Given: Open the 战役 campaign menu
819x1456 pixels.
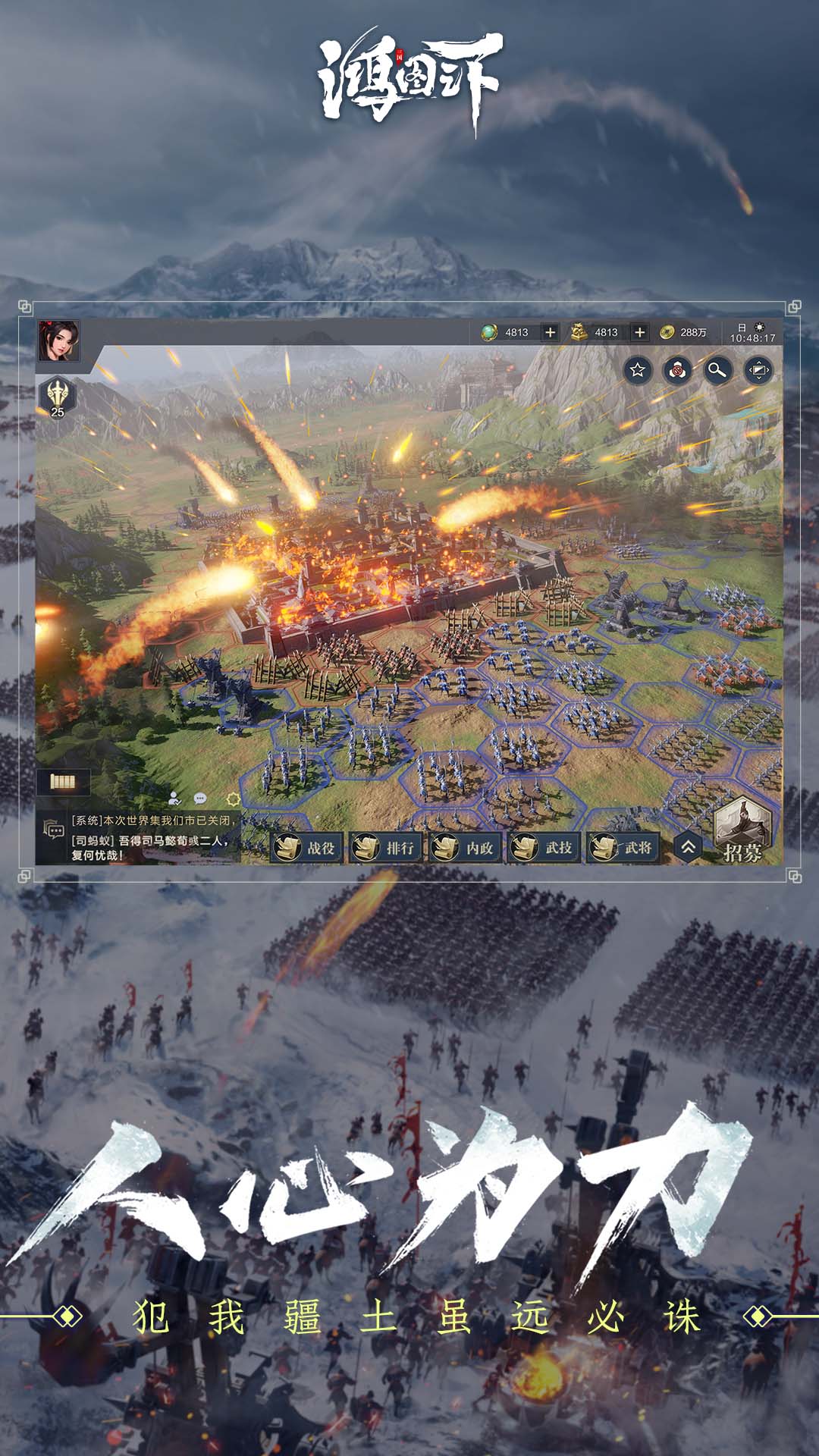Looking at the screenshot, I should point(307,847).
